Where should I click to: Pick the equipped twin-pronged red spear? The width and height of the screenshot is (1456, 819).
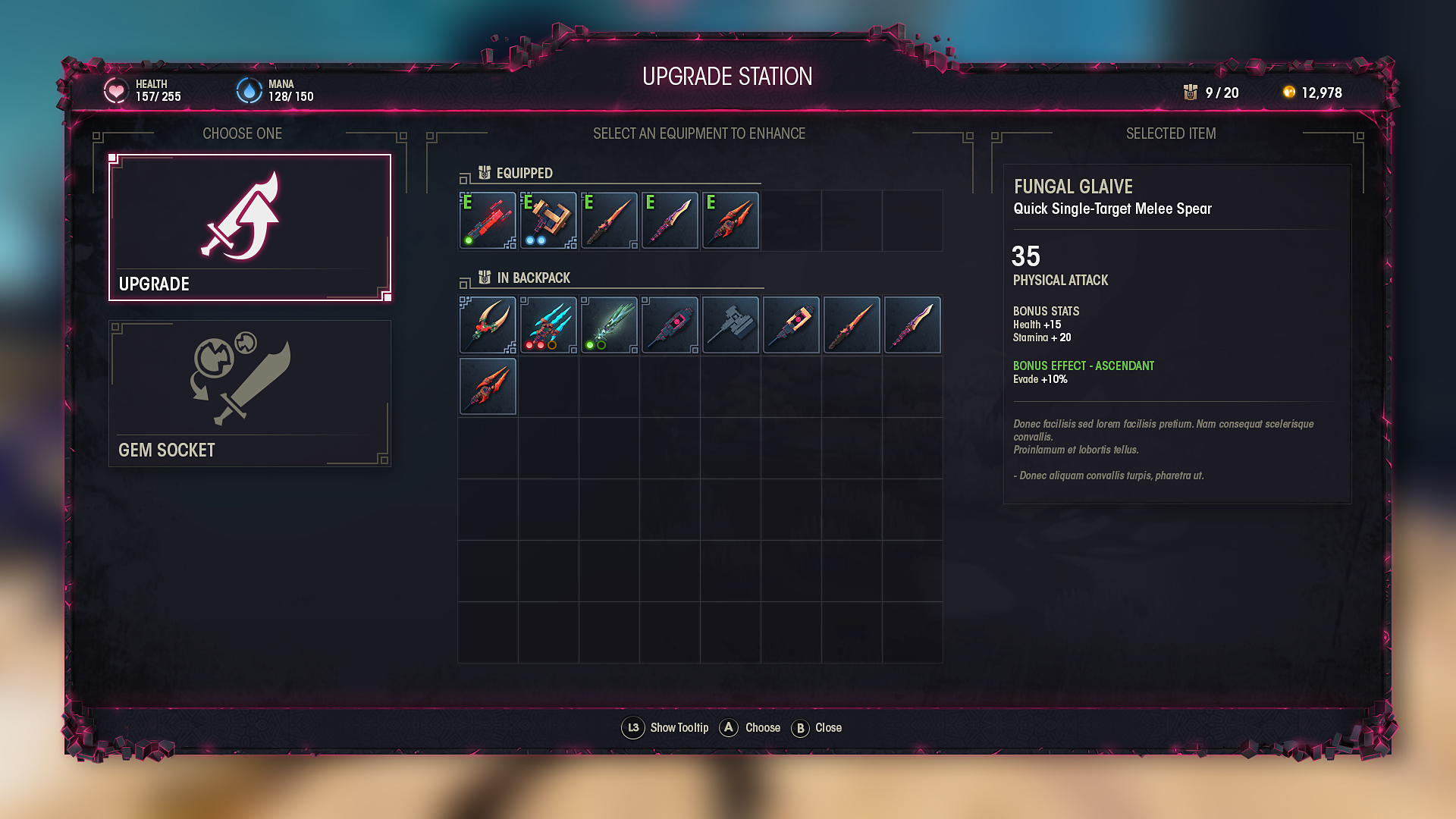coord(730,221)
